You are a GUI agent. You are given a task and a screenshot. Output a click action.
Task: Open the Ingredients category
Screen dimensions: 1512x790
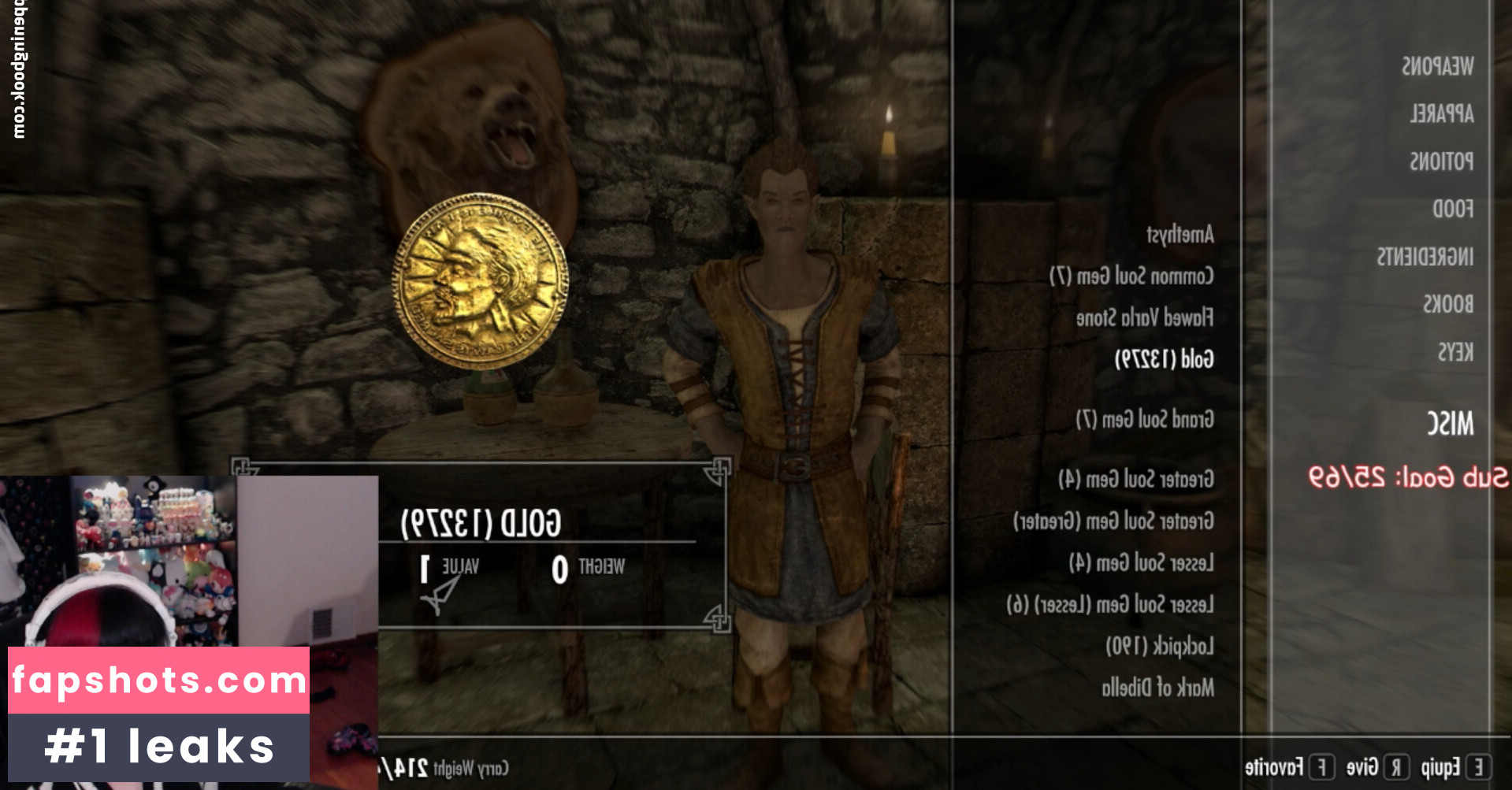pos(1425,257)
